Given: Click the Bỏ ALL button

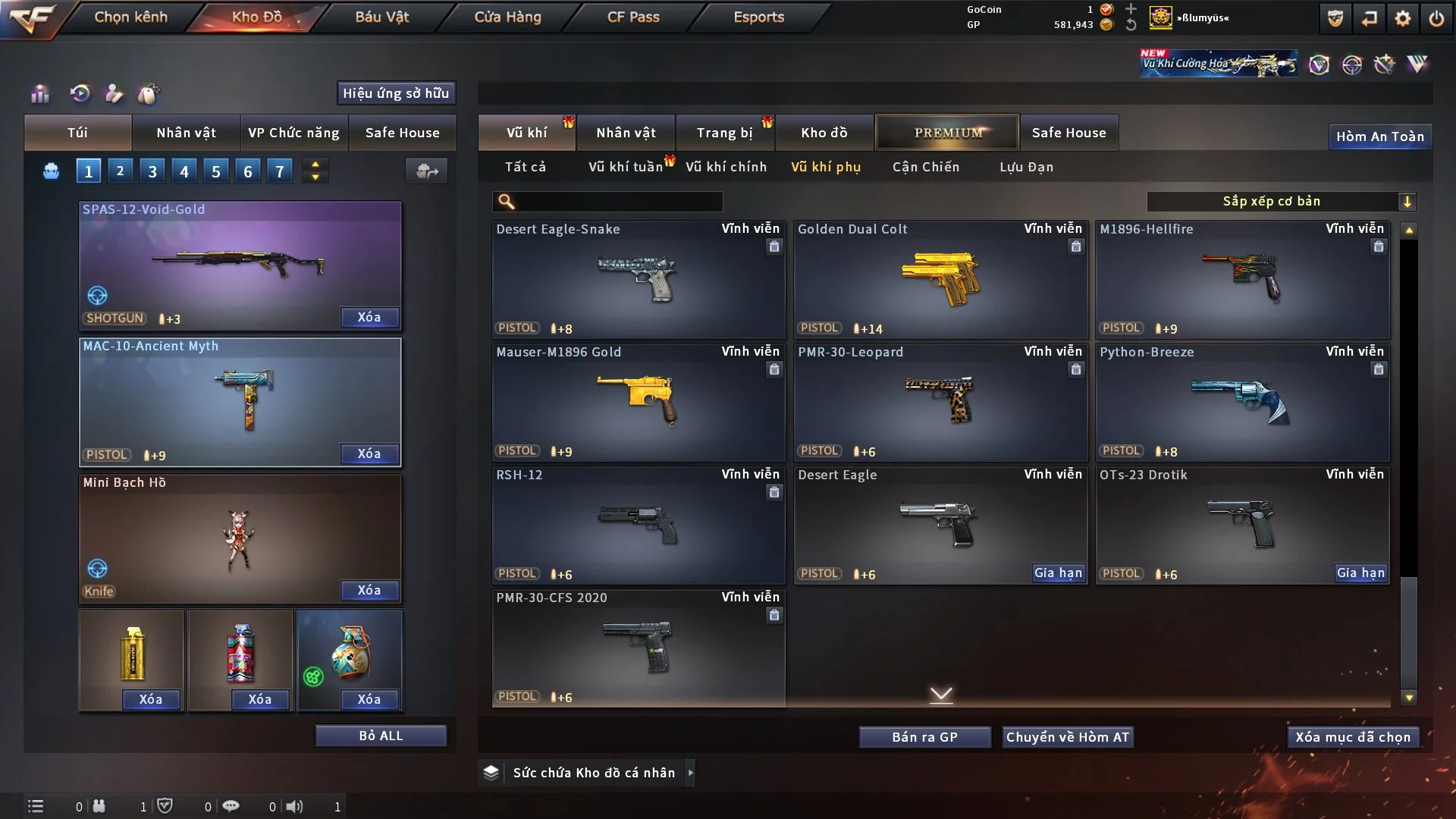Looking at the screenshot, I should 381,736.
